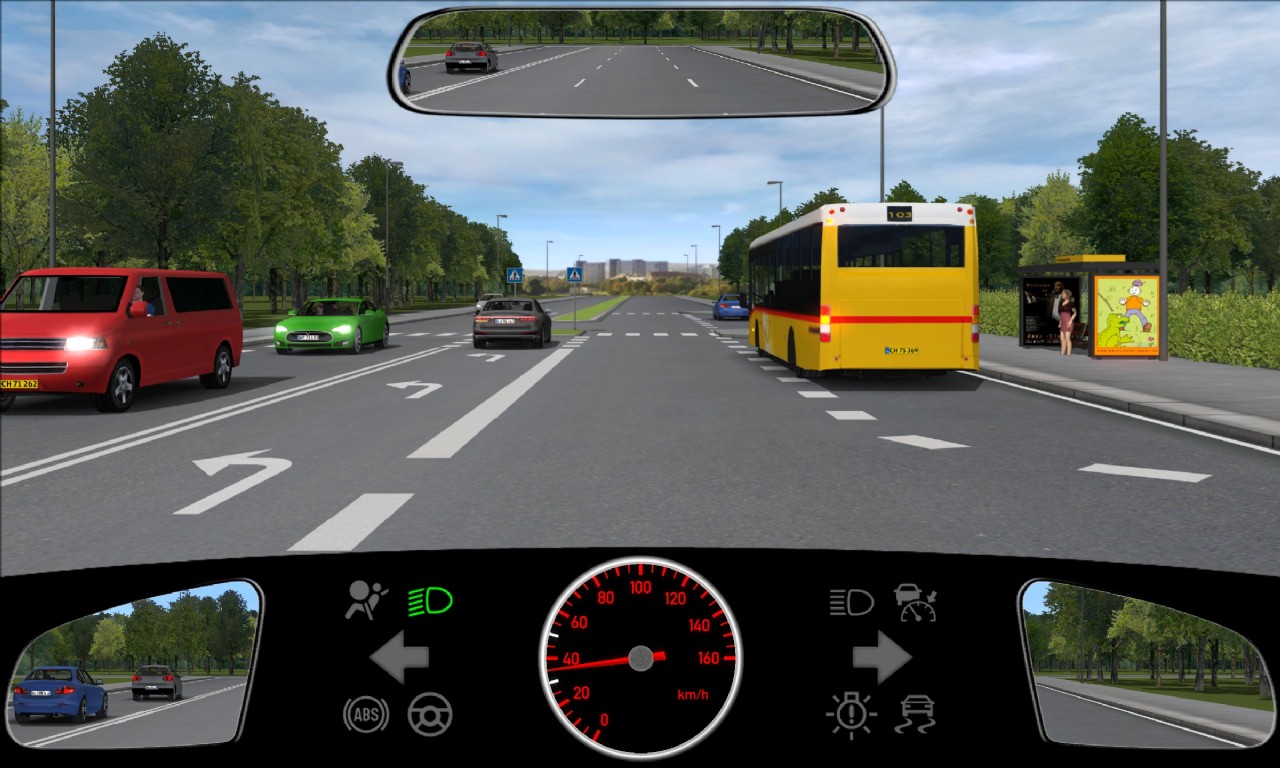
Task: Click the left turn signal arrow
Action: [x=400, y=658]
